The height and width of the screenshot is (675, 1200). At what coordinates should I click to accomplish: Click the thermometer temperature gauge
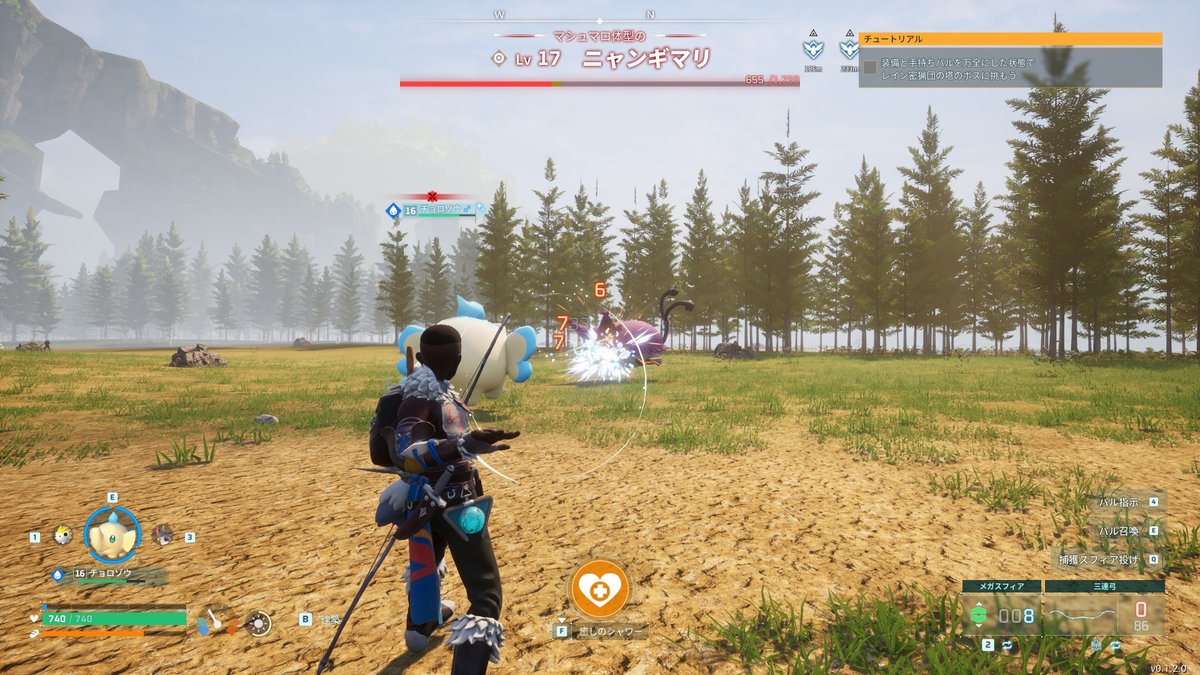coord(215,622)
